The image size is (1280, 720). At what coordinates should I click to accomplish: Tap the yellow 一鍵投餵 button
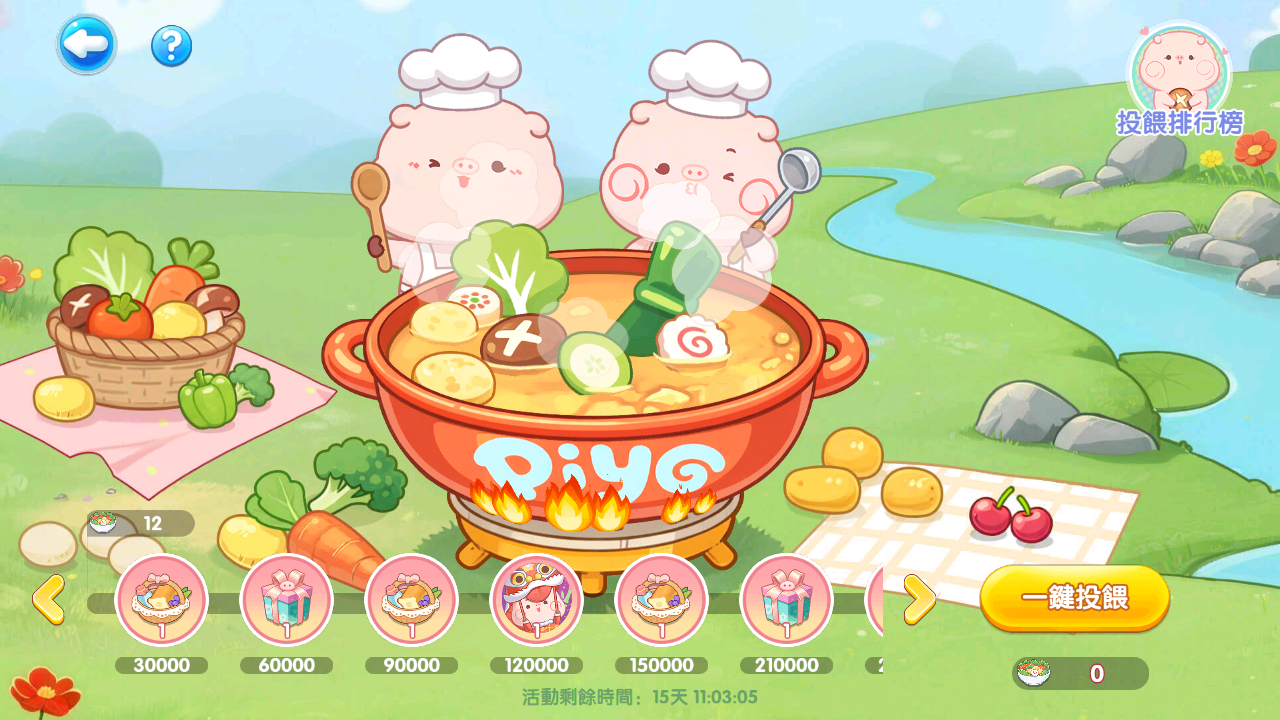point(1074,598)
